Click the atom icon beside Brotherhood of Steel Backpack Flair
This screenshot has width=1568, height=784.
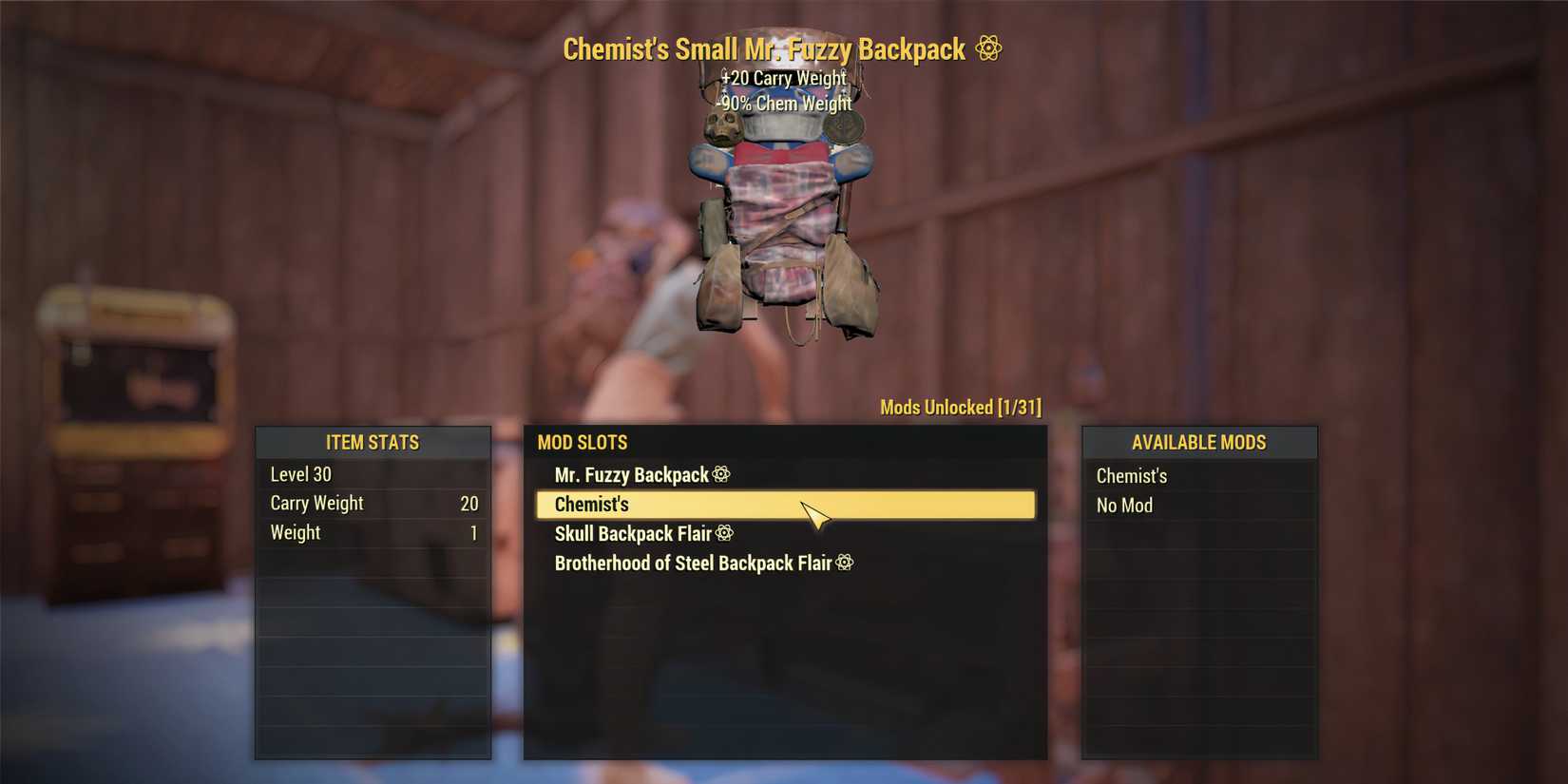845,563
